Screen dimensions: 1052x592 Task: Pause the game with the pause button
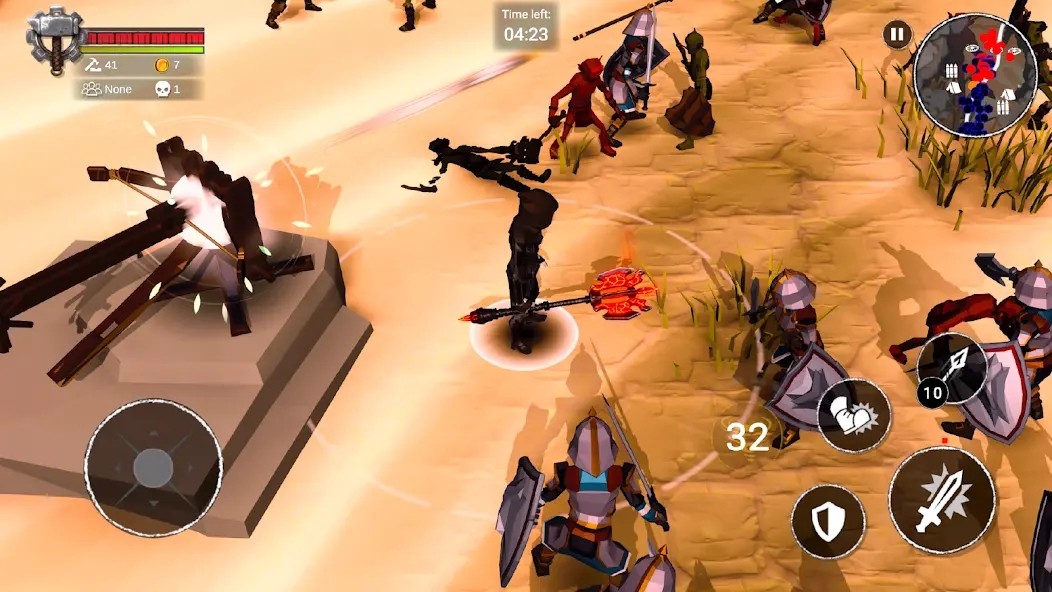897,35
